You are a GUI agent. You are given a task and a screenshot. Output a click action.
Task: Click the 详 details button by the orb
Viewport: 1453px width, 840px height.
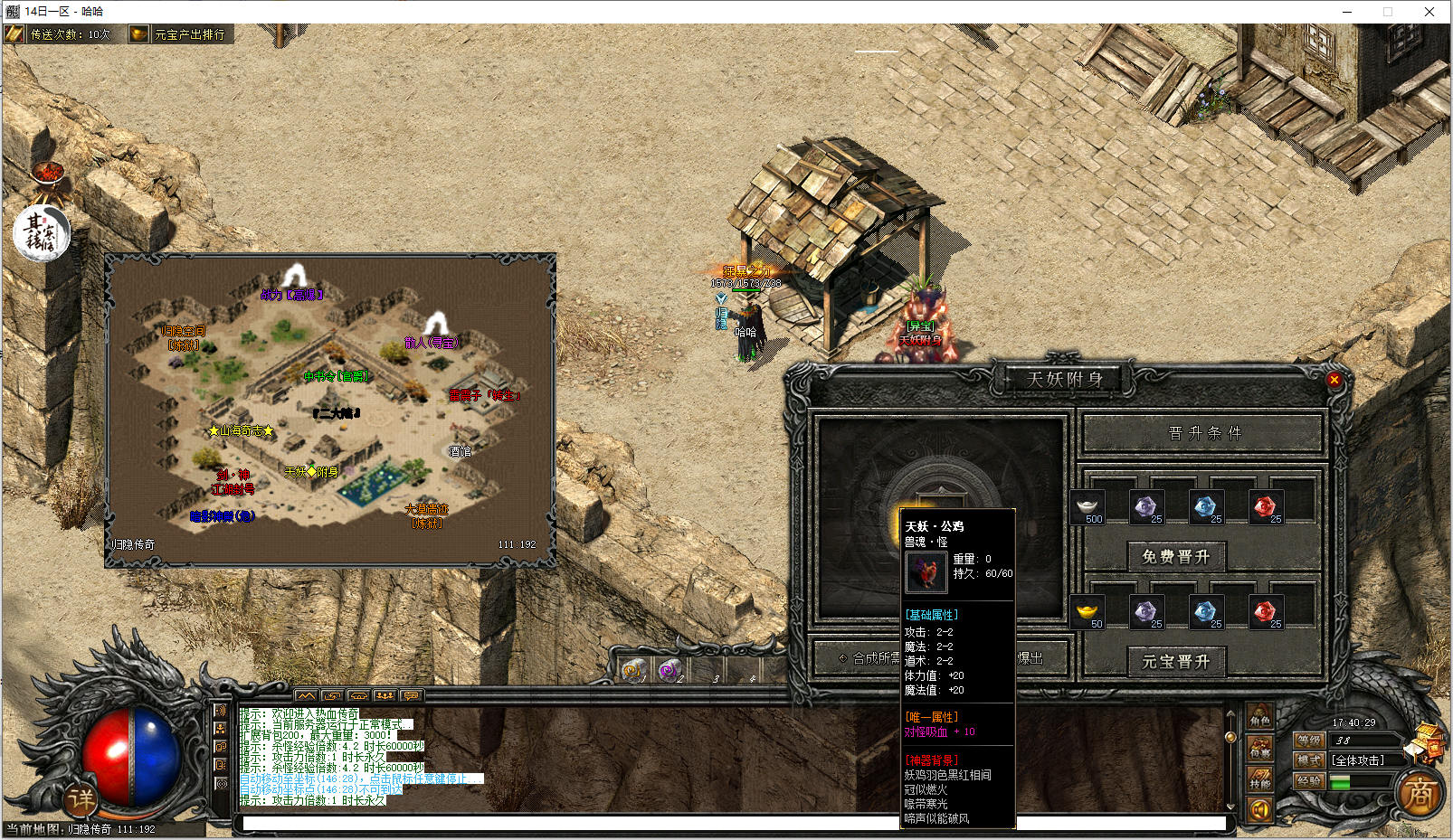pos(81,798)
